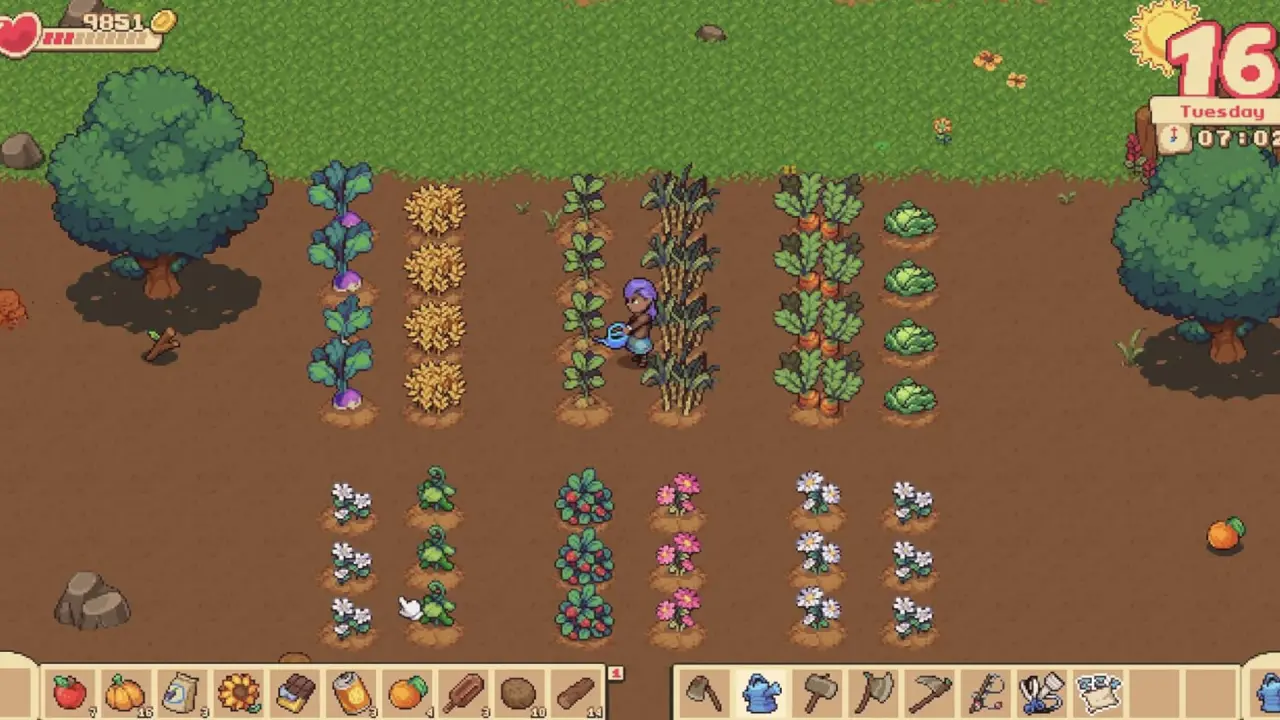
Task: Select the brown potato slot
Action: point(519,692)
